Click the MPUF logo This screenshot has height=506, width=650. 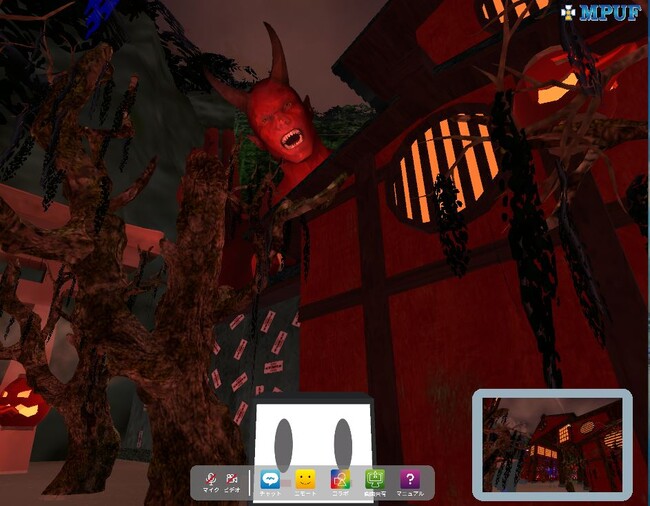click(x=600, y=13)
